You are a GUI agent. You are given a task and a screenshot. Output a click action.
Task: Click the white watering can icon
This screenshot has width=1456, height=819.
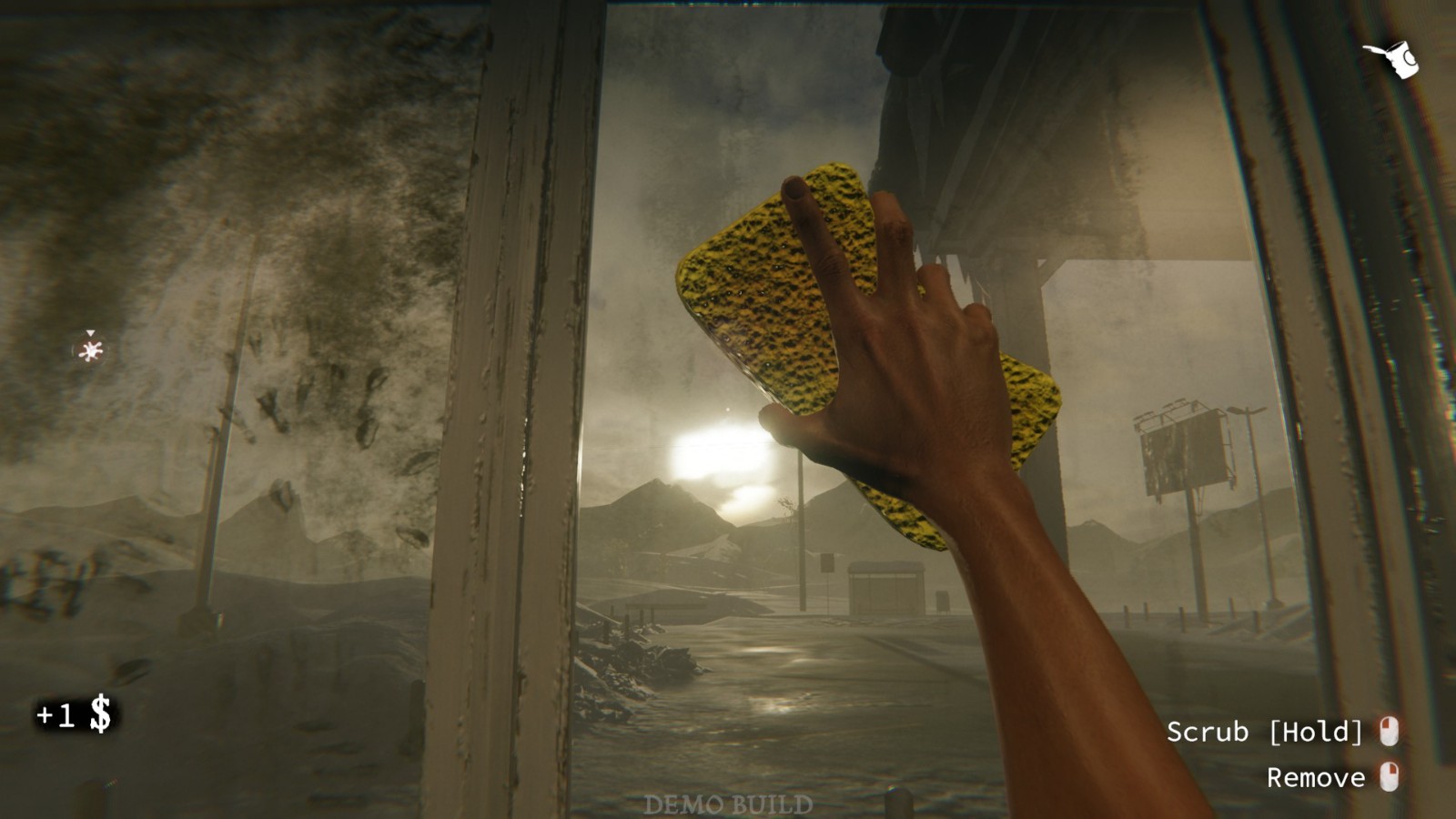click(x=1392, y=59)
